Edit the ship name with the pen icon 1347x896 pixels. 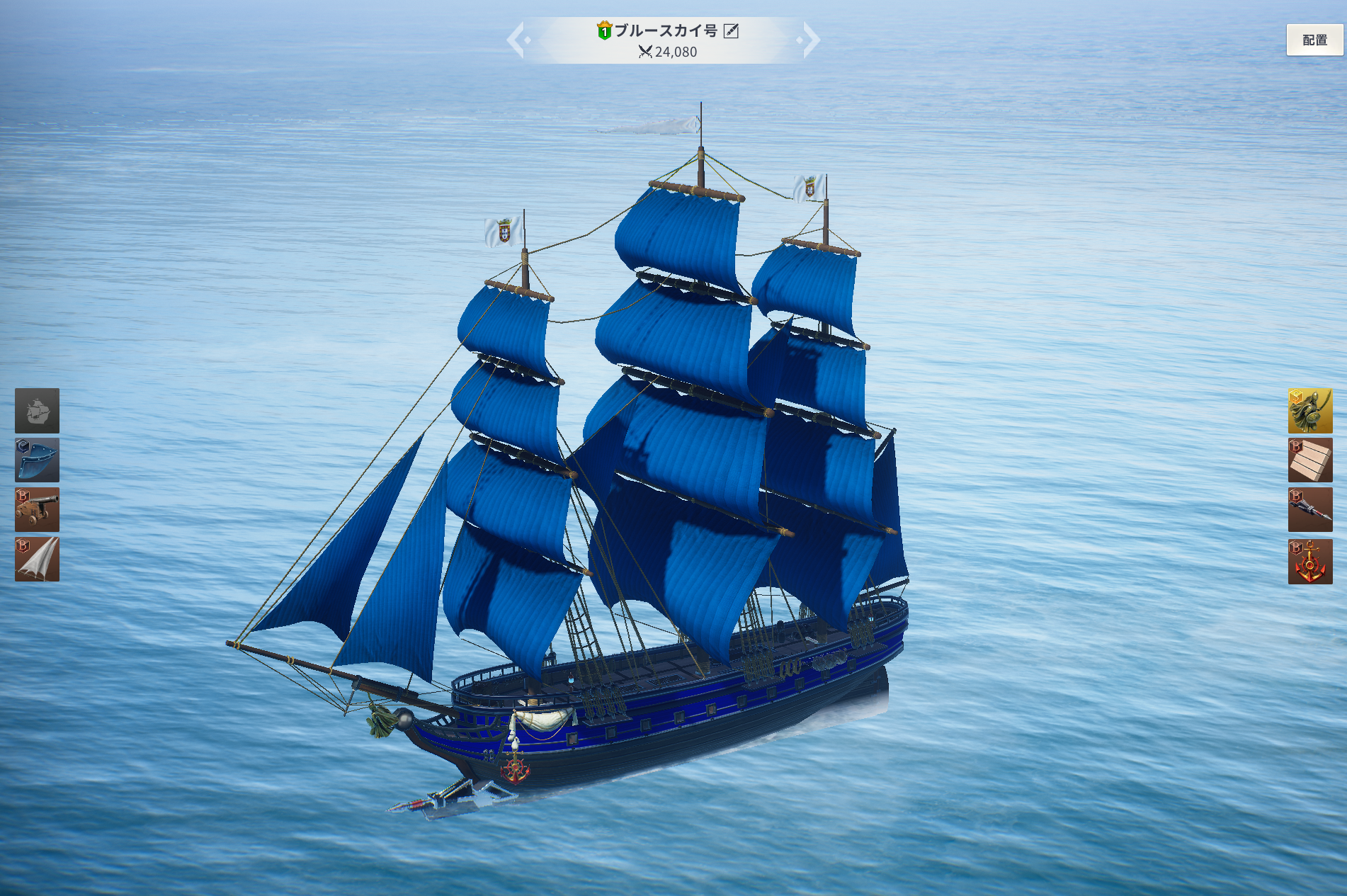[x=731, y=31]
